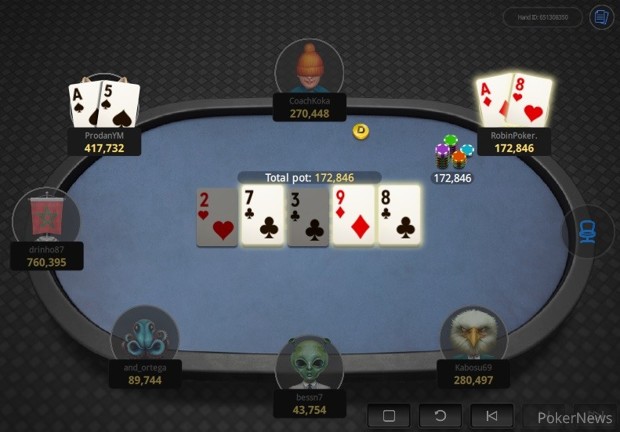Take the empty blue chair seat

coord(588,231)
